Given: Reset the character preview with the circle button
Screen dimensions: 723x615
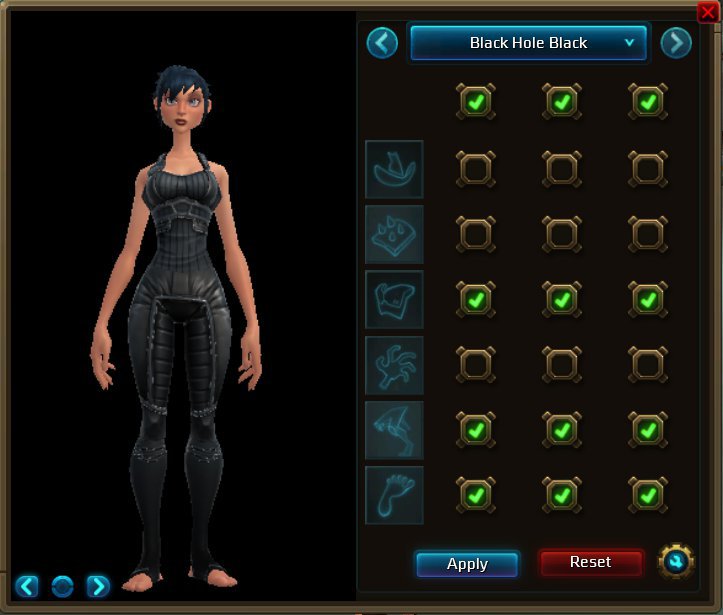Looking at the screenshot, I should tap(62, 586).
